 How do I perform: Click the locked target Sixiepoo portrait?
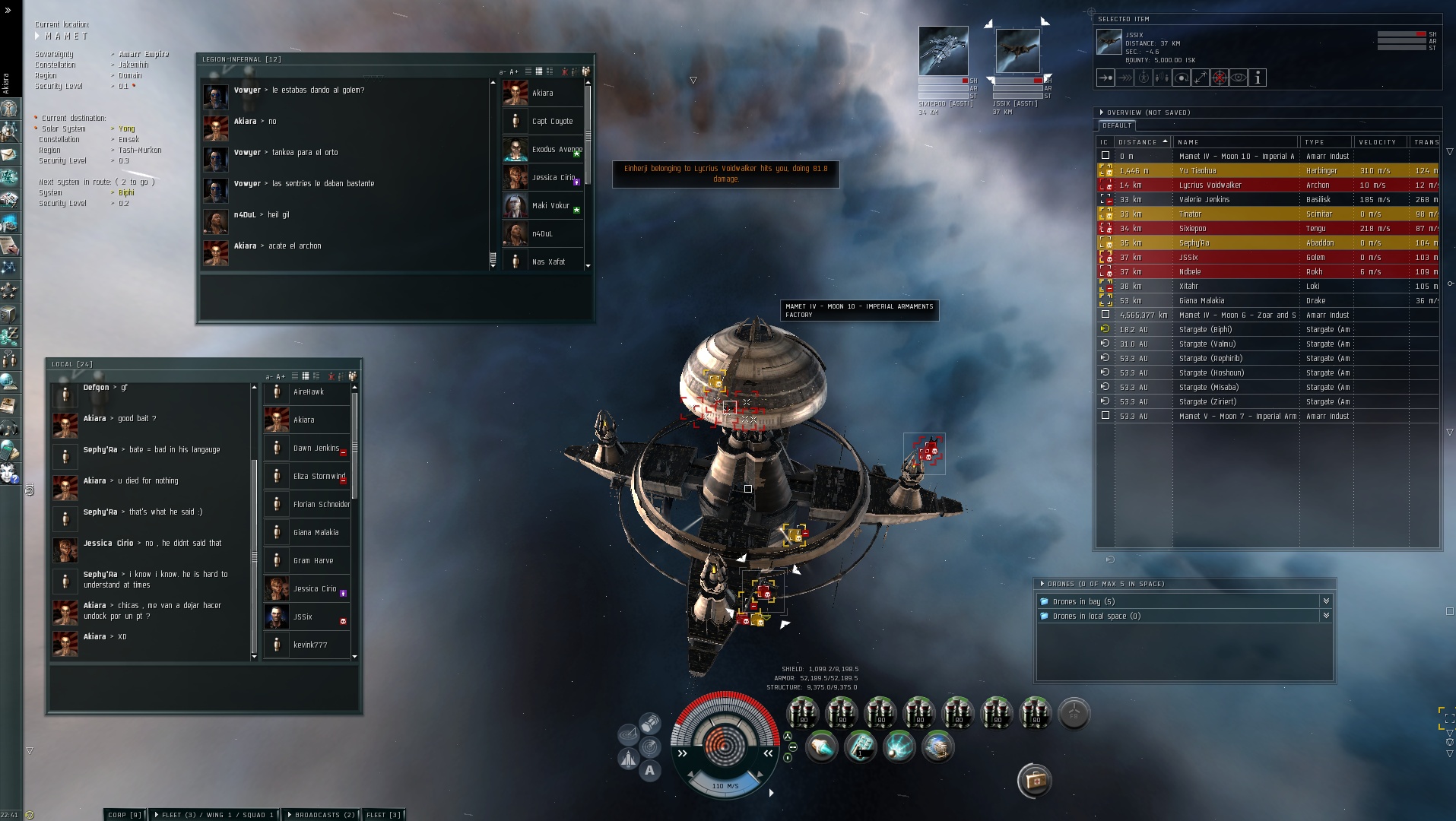(943, 51)
